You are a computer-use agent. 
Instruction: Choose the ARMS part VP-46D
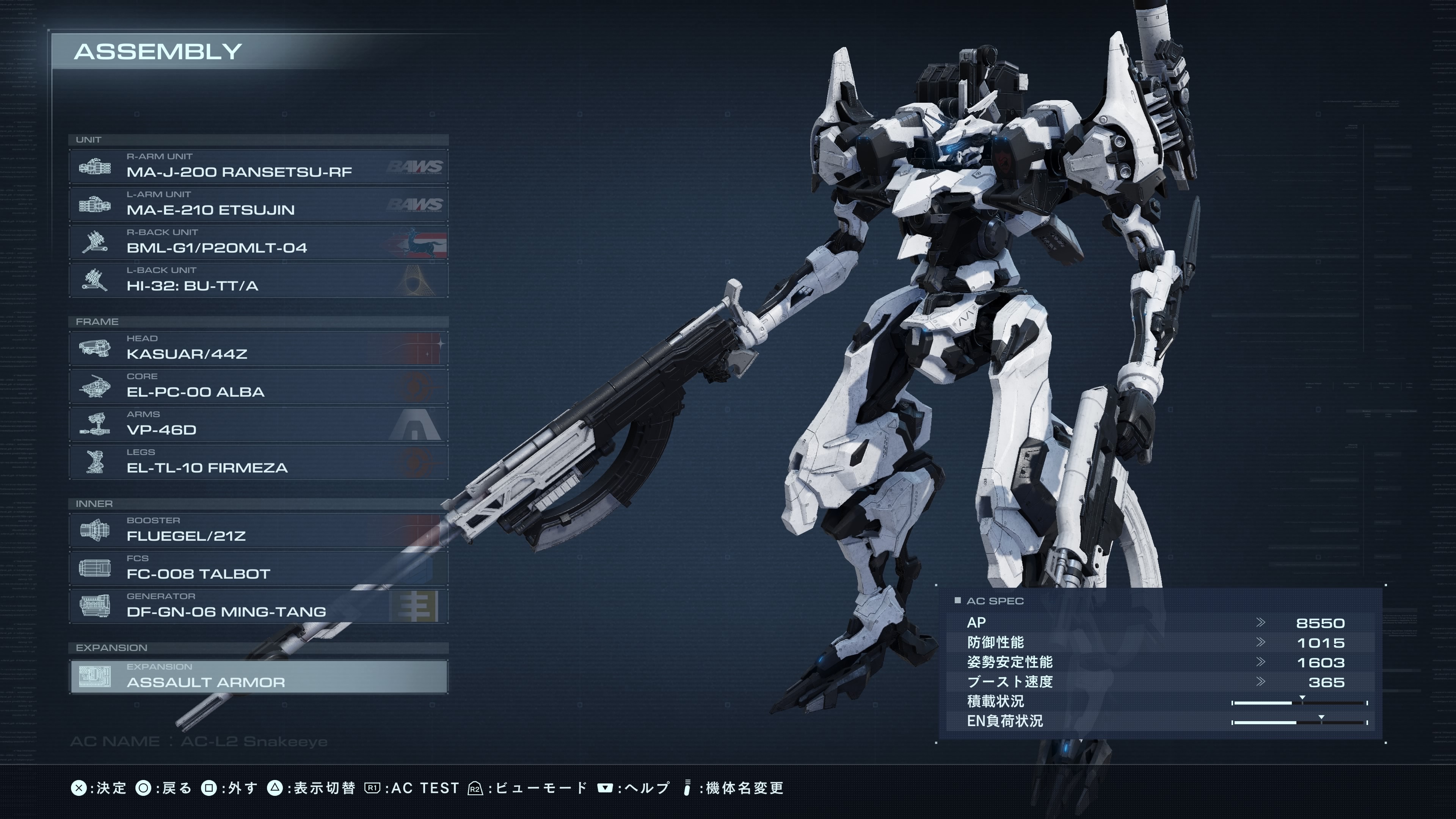pyautogui.click(x=258, y=424)
